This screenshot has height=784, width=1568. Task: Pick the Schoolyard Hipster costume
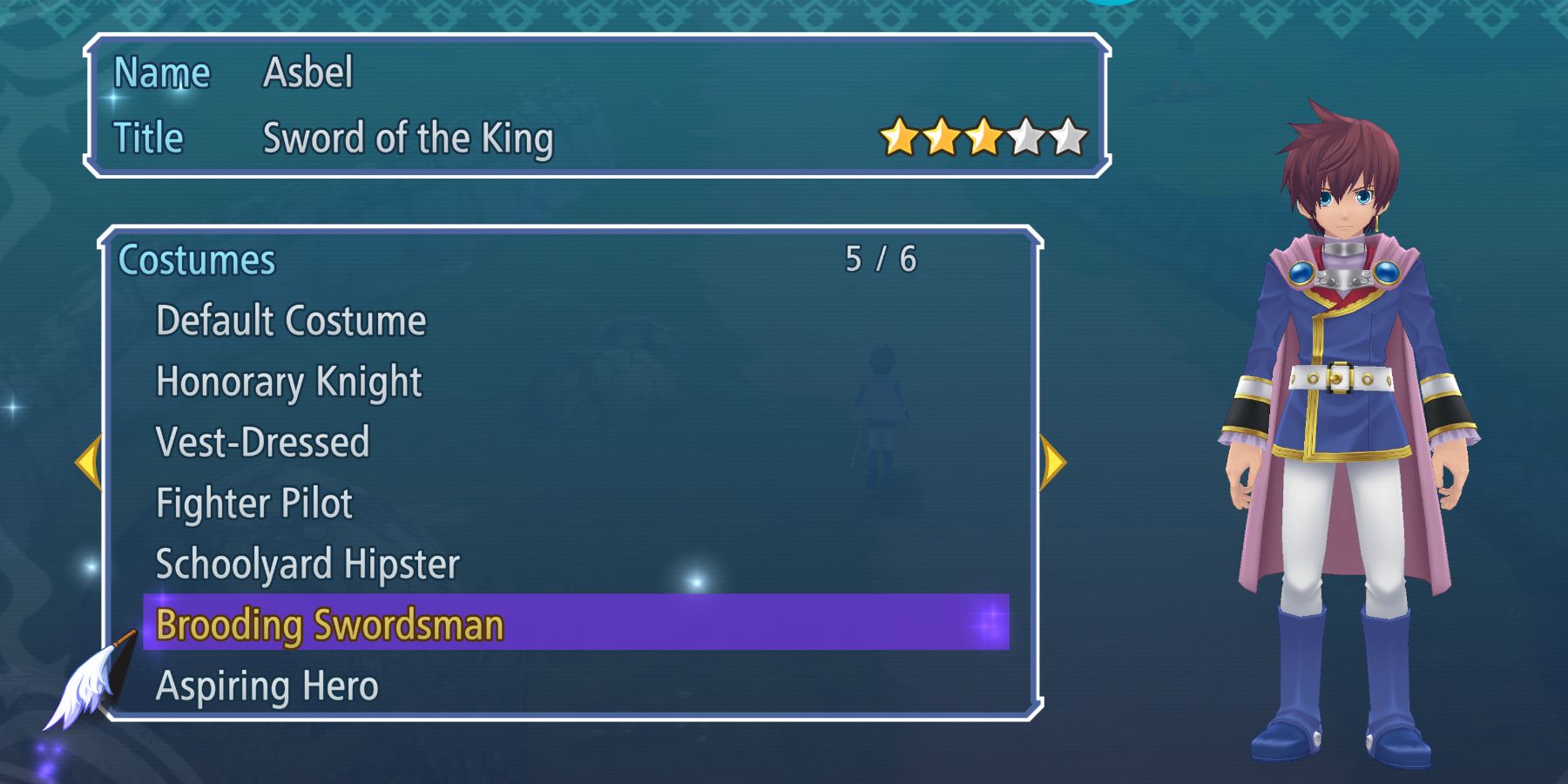click(x=307, y=564)
